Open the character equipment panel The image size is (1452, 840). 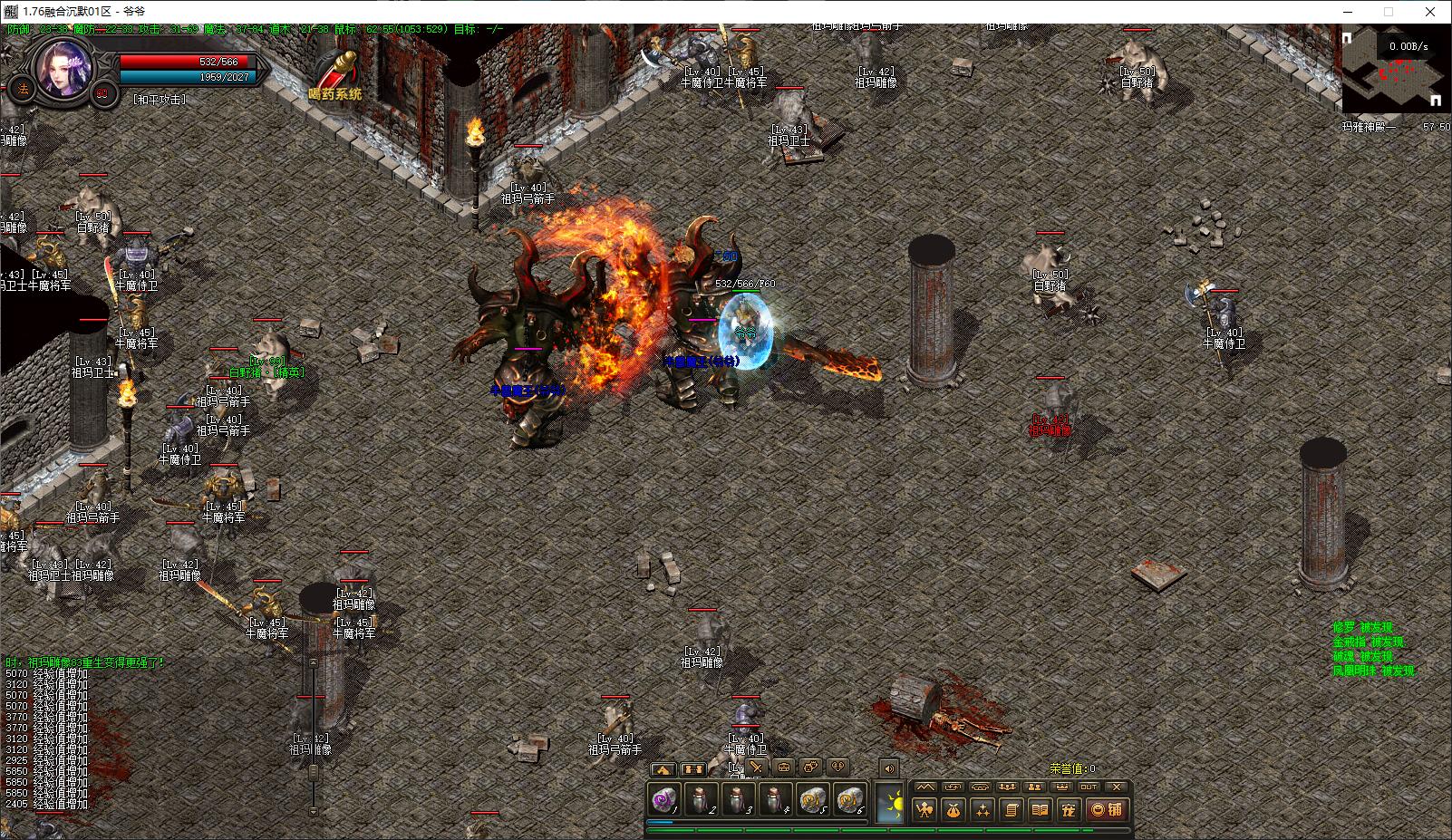(x=924, y=810)
